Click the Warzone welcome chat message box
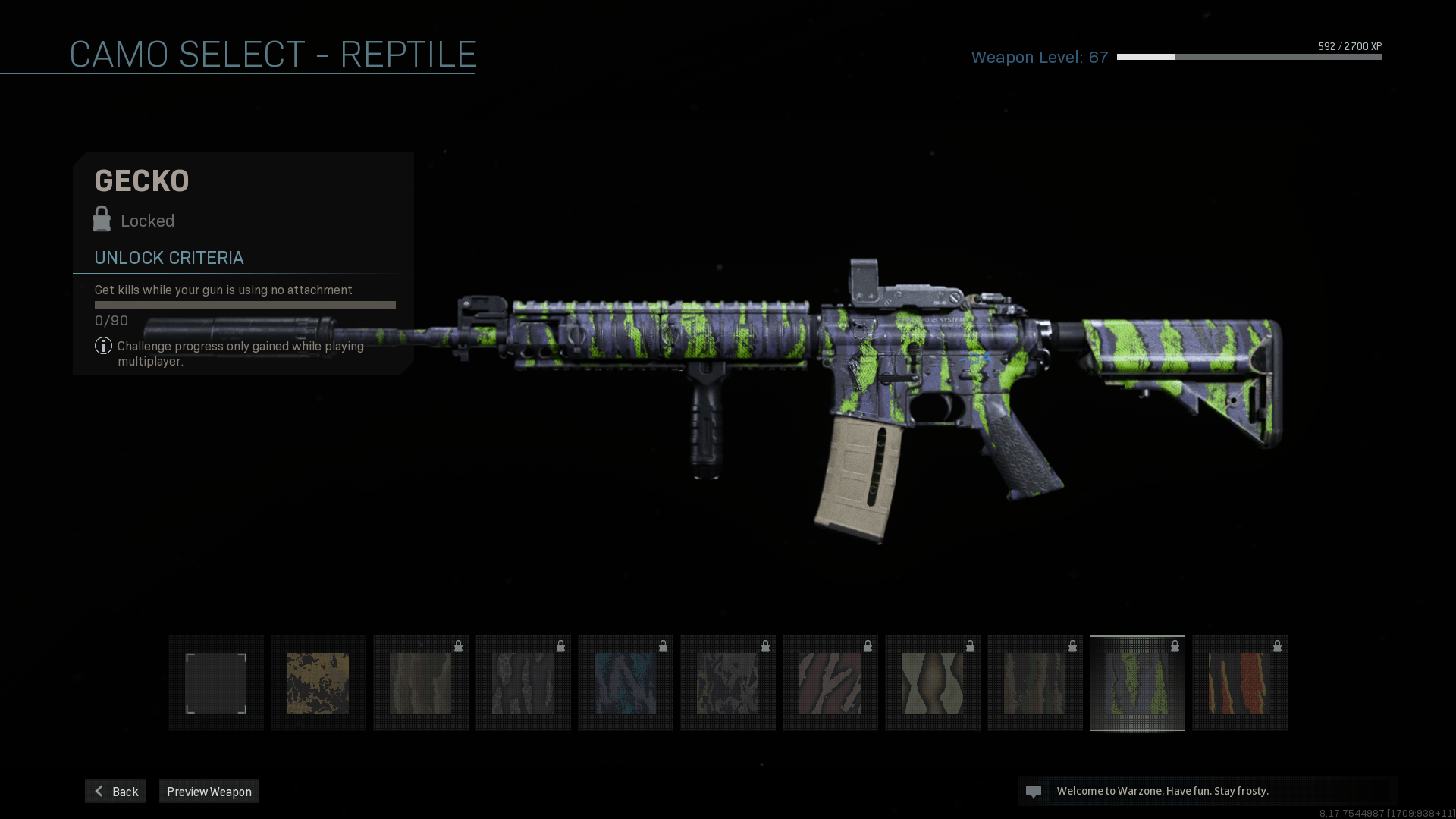1456x819 pixels. coord(1207,791)
